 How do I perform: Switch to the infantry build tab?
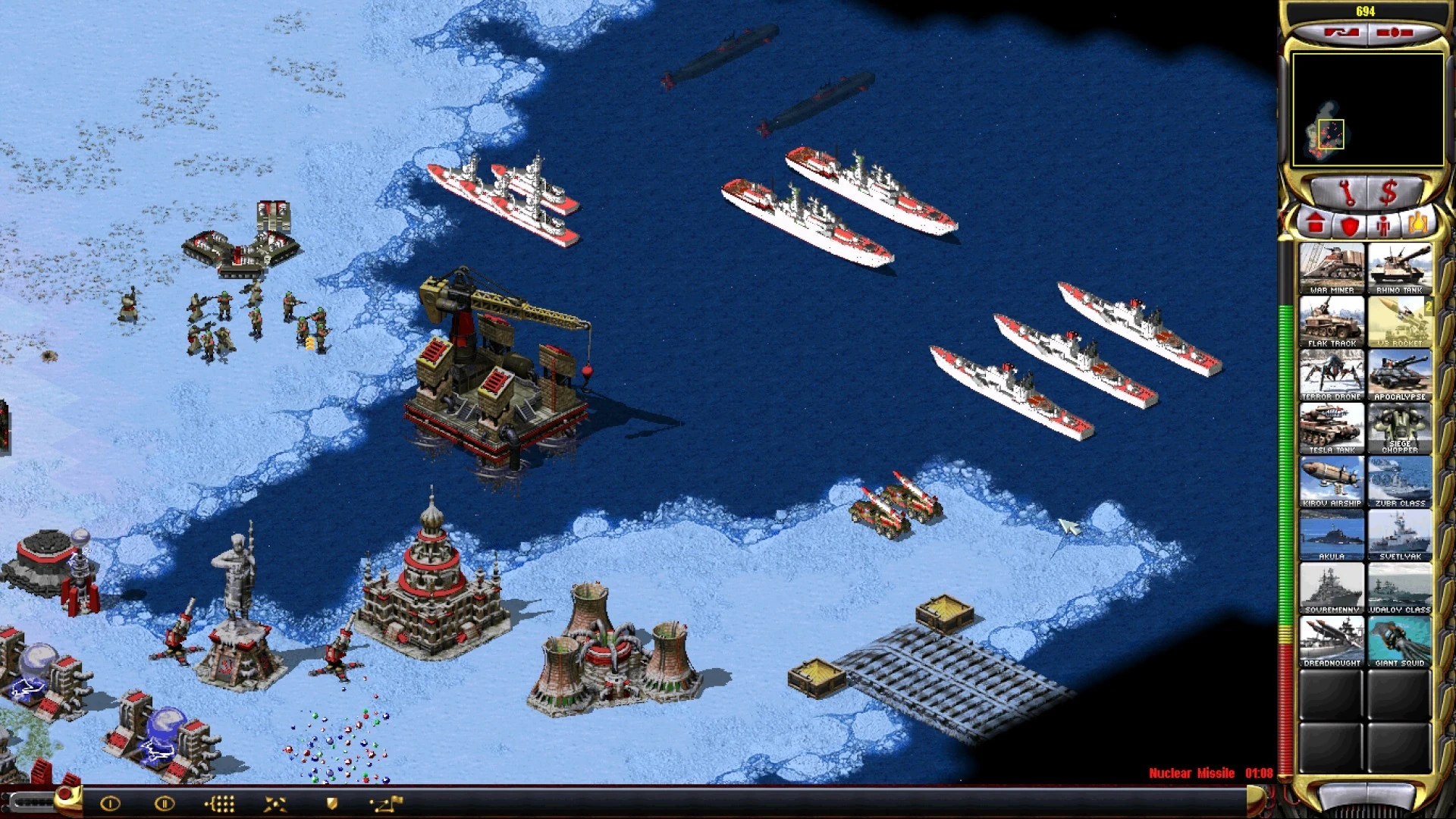tap(1384, 225)
